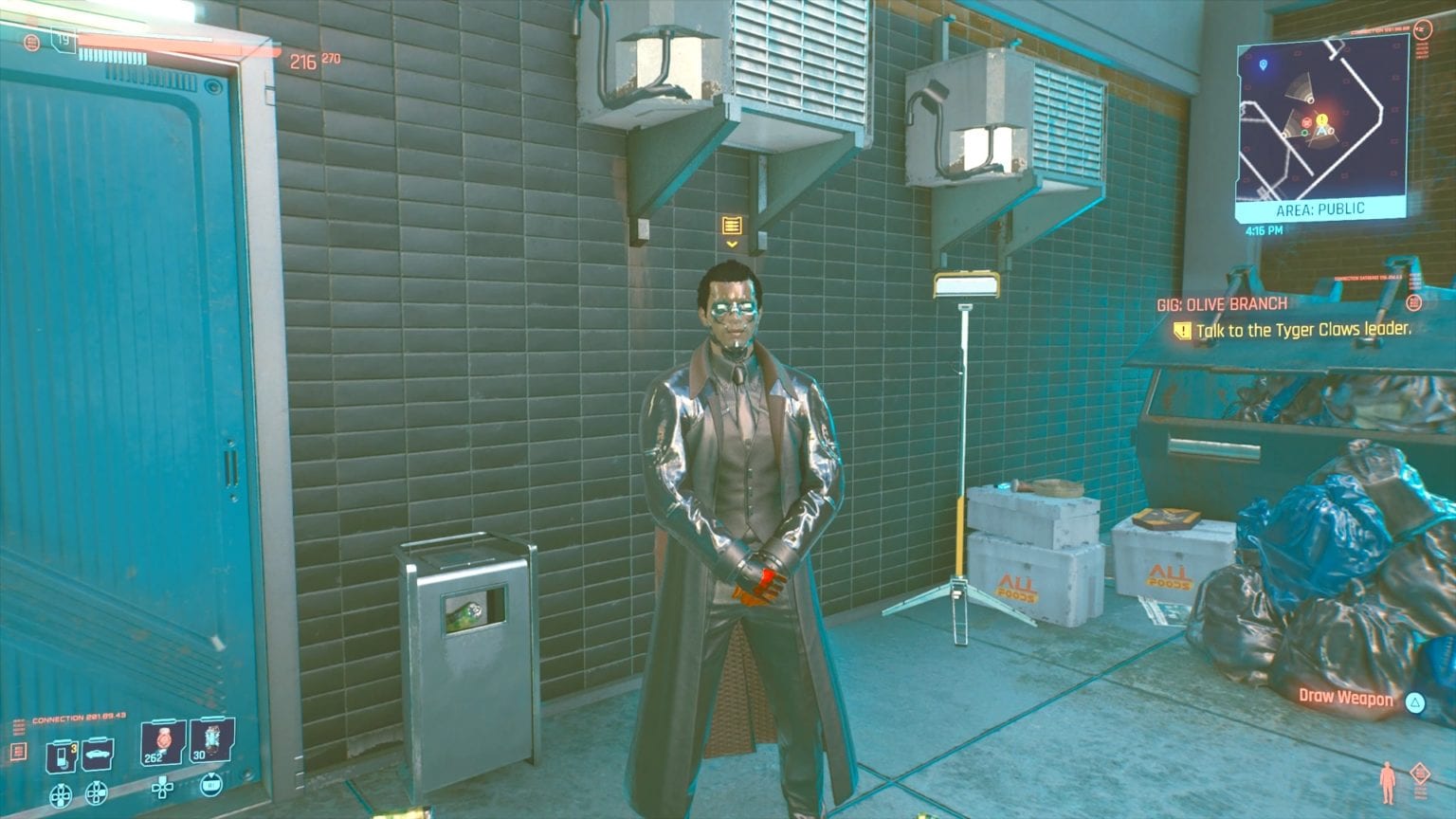Expand the AREA: PUBLIC minimap label
Screen dimensions: 1456x819
coord(1321,208)
